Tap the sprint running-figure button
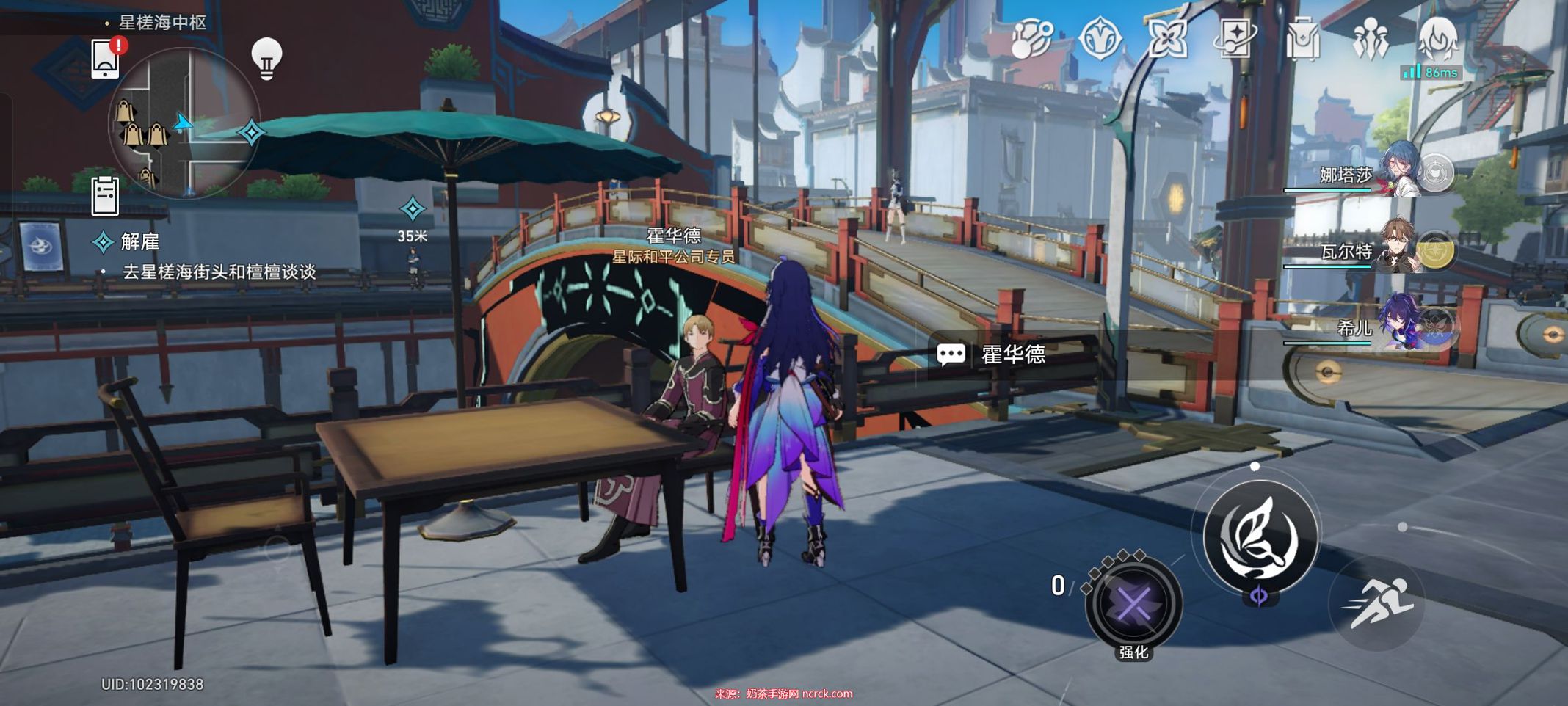This screenshot has height=706, width=1568. click(x=1377, y=603)
